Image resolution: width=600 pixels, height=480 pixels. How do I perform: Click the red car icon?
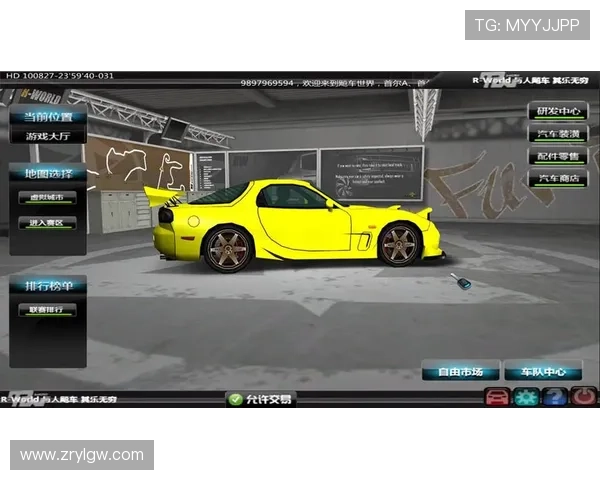[x=496, y=398]
